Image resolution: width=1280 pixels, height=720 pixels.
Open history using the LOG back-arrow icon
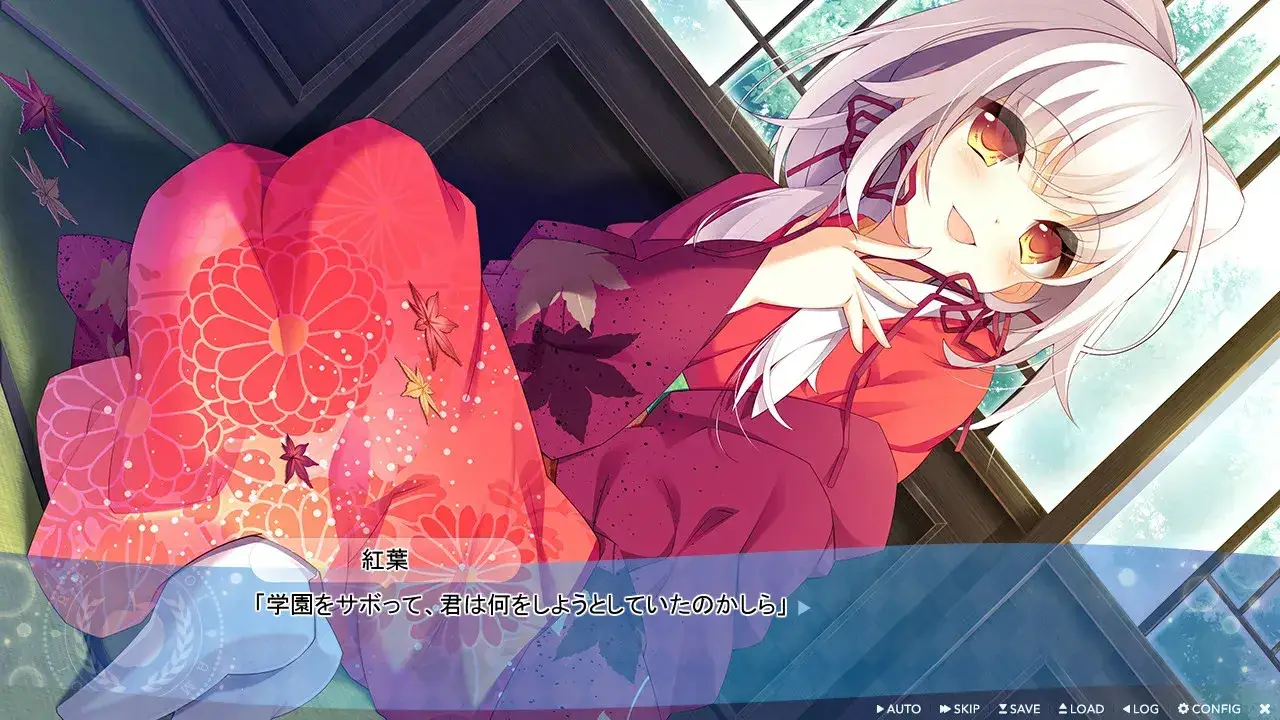(1125, 709)
